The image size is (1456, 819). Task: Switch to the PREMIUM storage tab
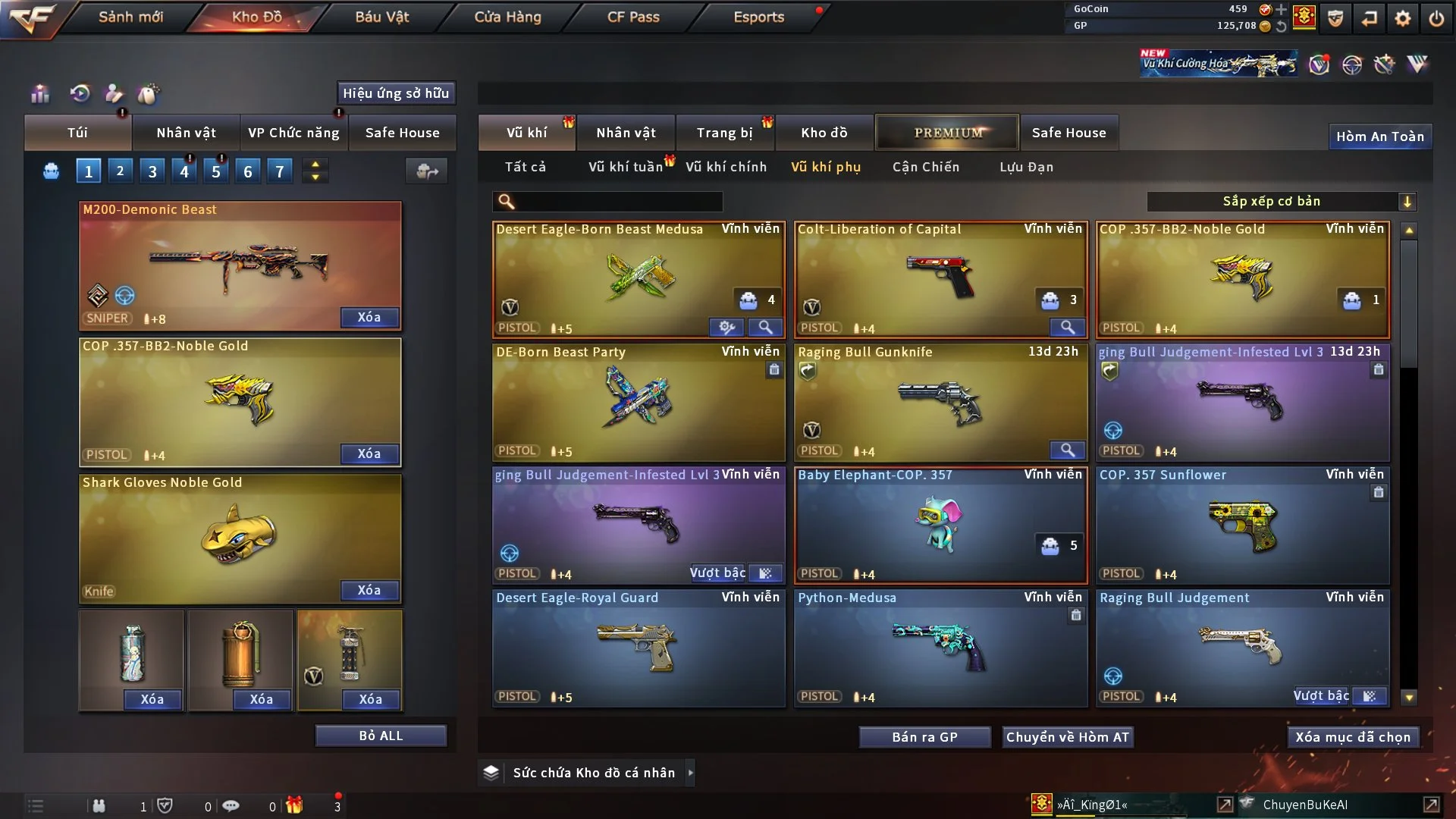947,133
